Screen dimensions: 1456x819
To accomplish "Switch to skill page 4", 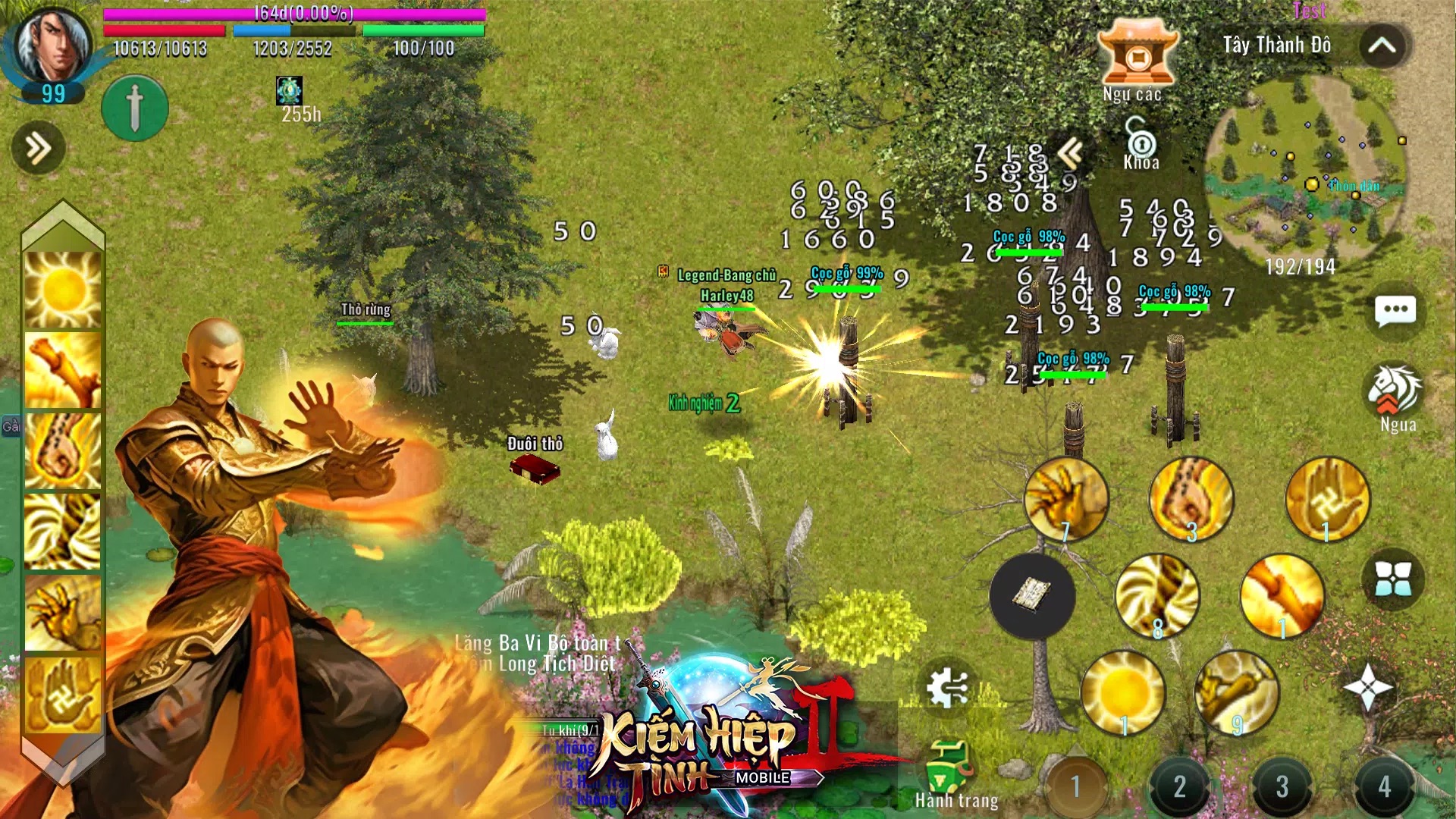I will 1384,786.
